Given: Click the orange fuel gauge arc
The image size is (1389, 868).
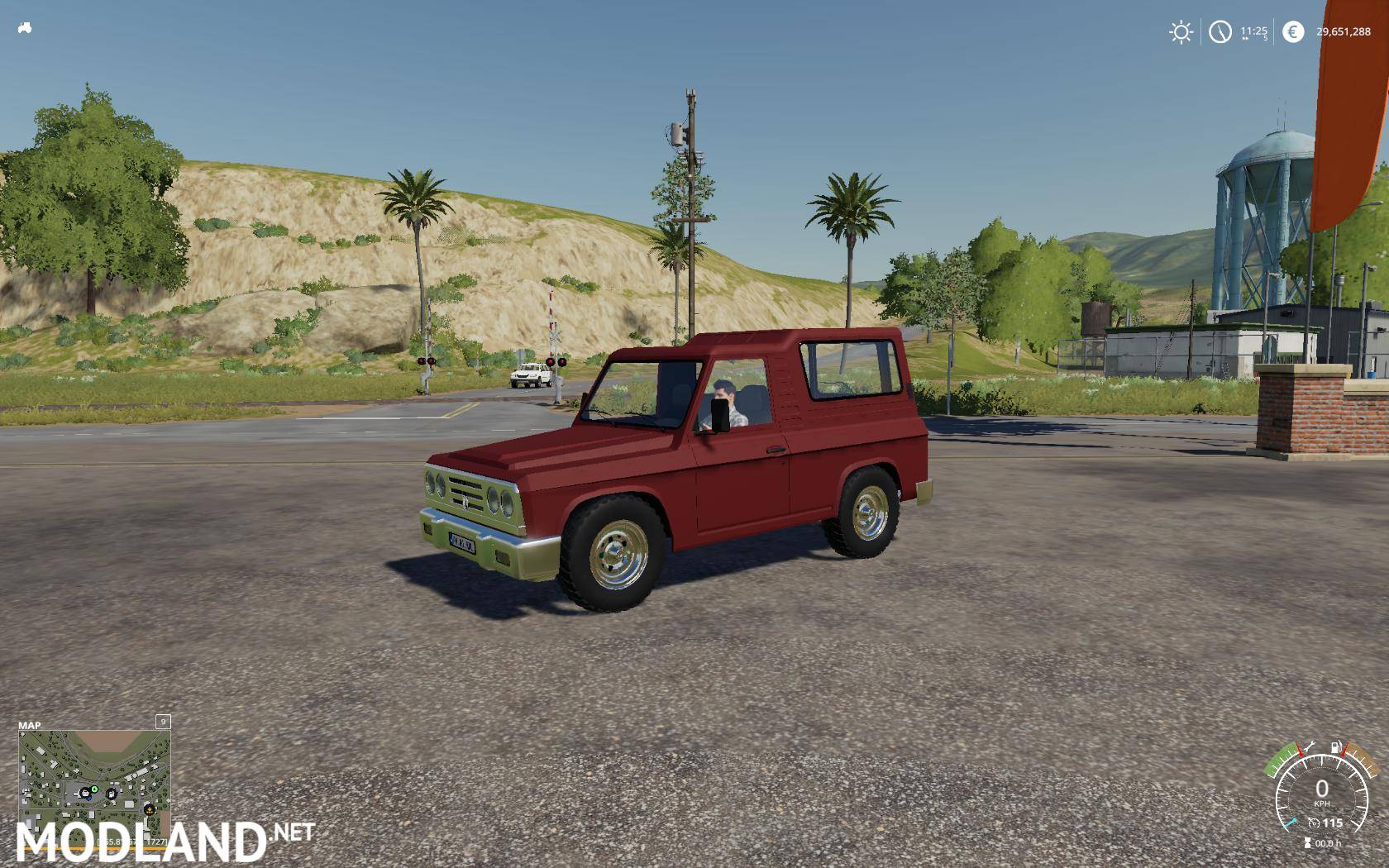Looking at the screenshot, I should [1362, 761].
